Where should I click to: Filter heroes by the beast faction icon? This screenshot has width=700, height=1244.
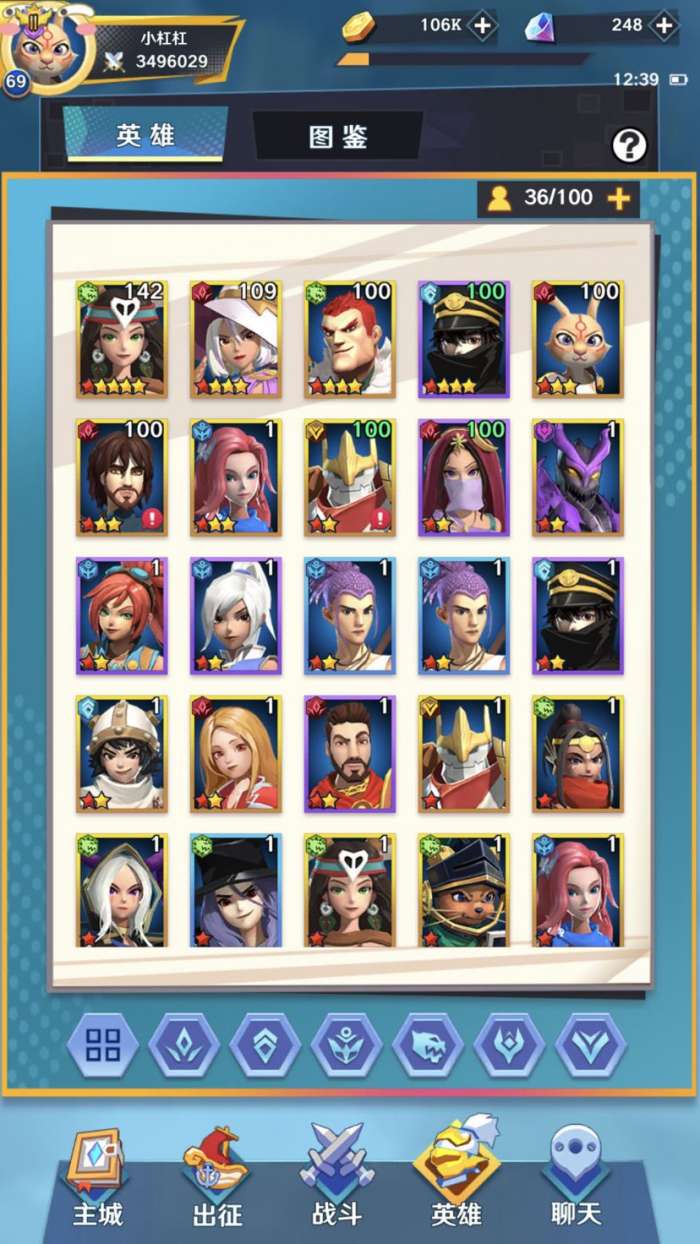pos(428,1045)
